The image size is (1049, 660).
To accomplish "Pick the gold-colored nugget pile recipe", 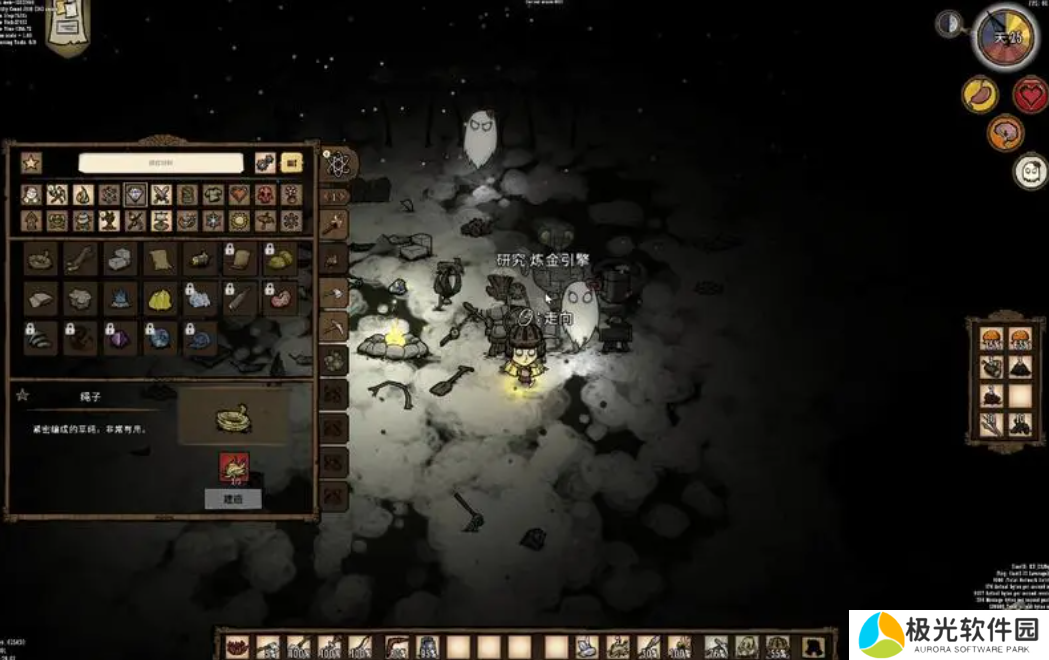I will click(x=160, y=297).
